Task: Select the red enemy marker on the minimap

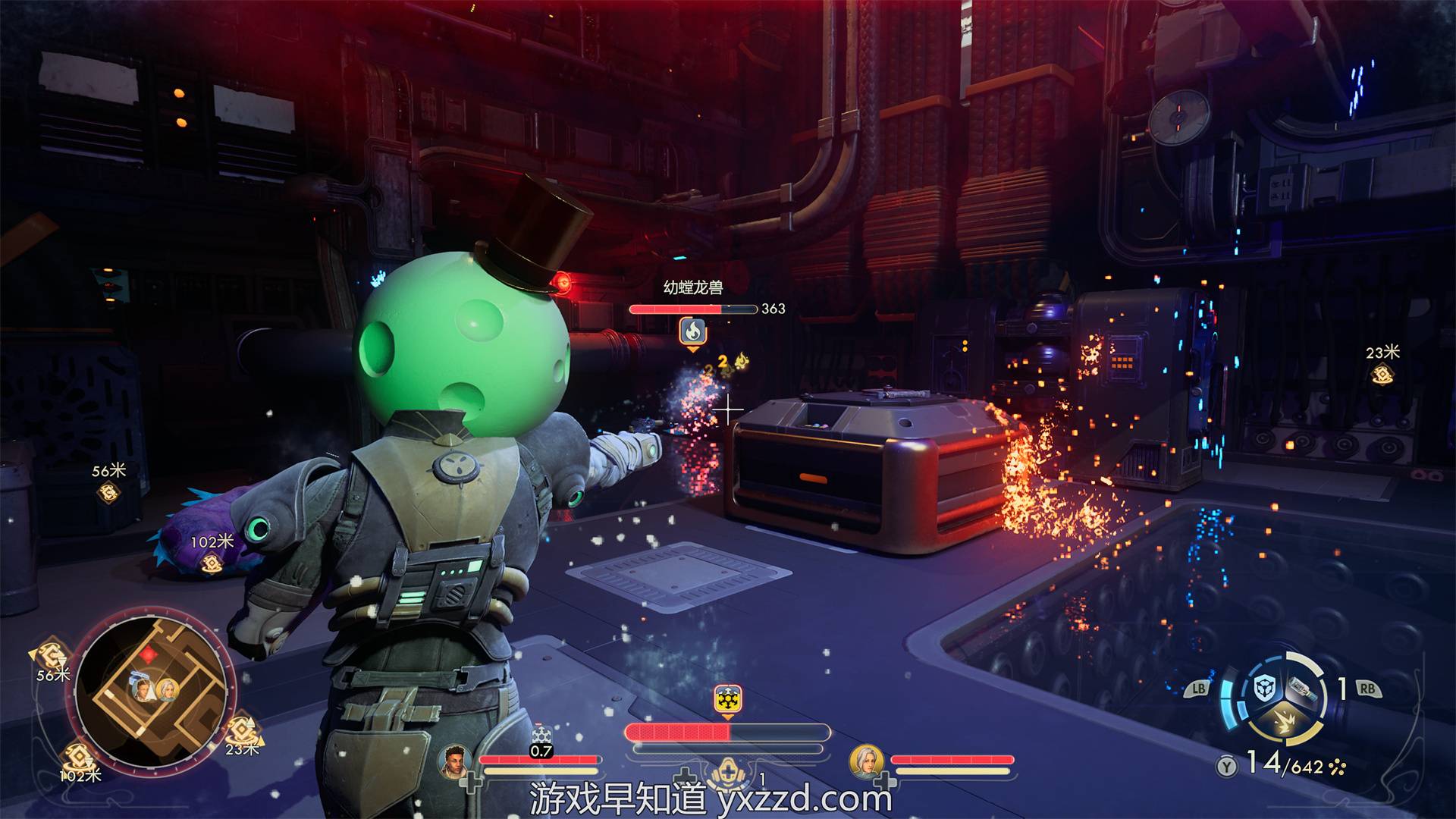Action: coord(149,654)
